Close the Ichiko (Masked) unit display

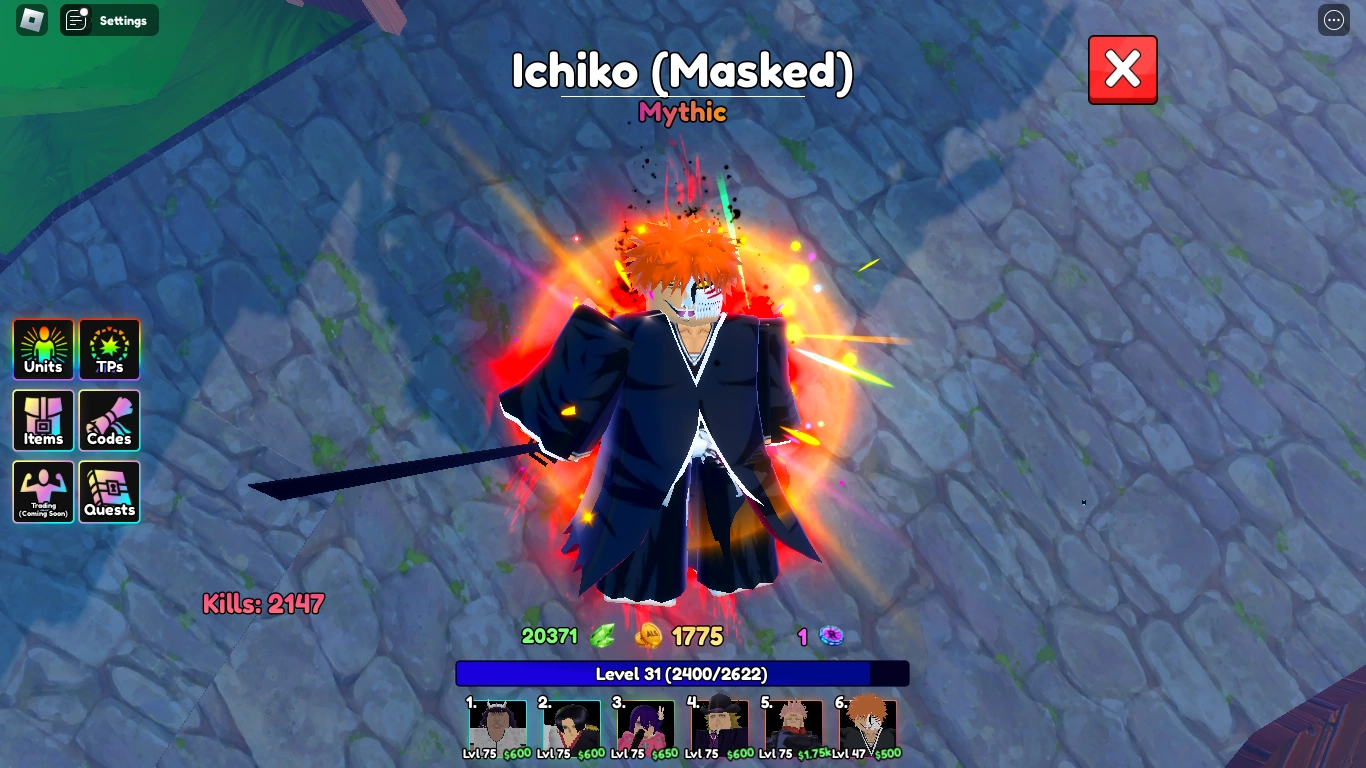click(x=1122, y=69)
